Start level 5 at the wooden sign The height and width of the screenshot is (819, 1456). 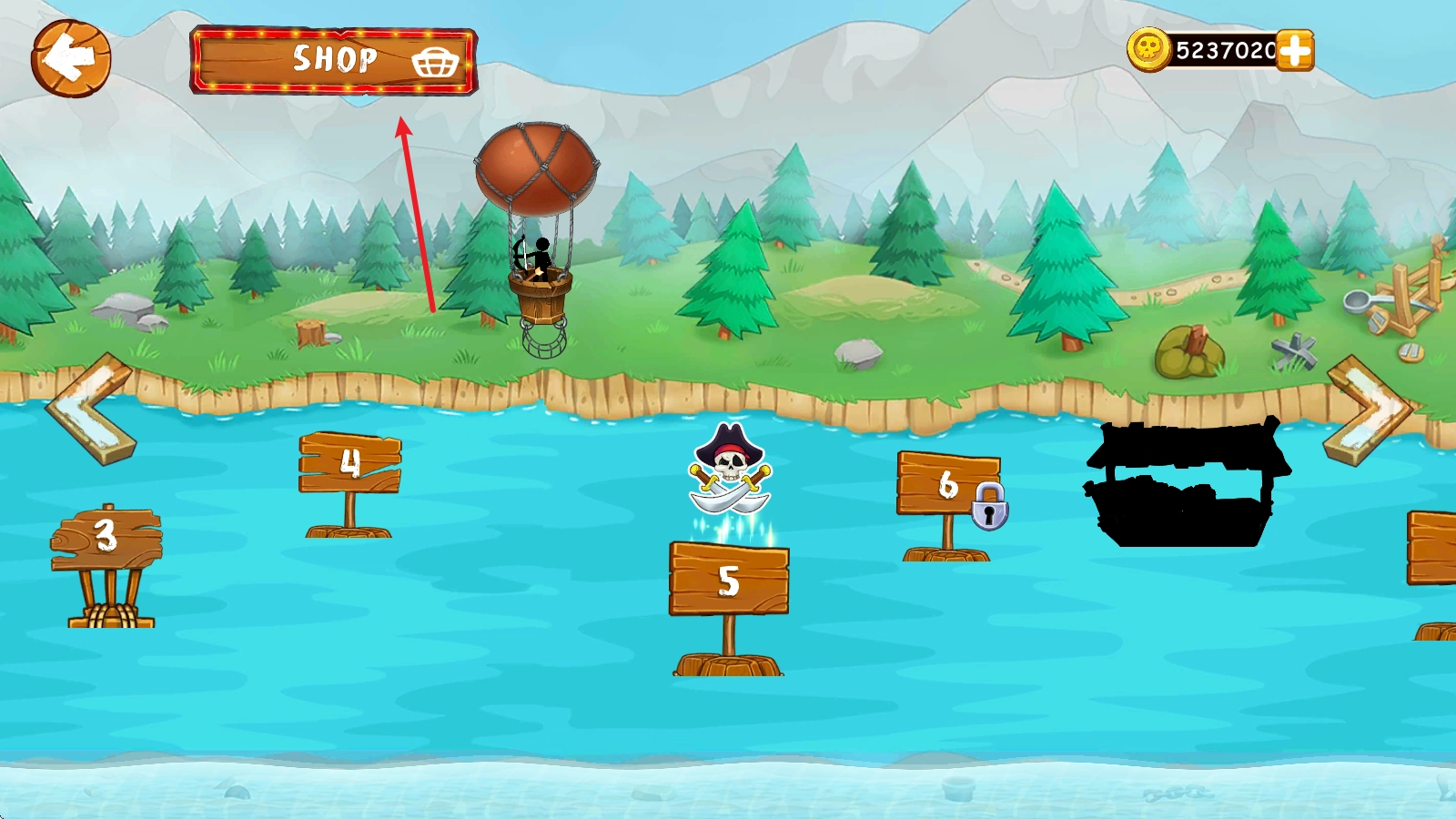coord(729,581)
